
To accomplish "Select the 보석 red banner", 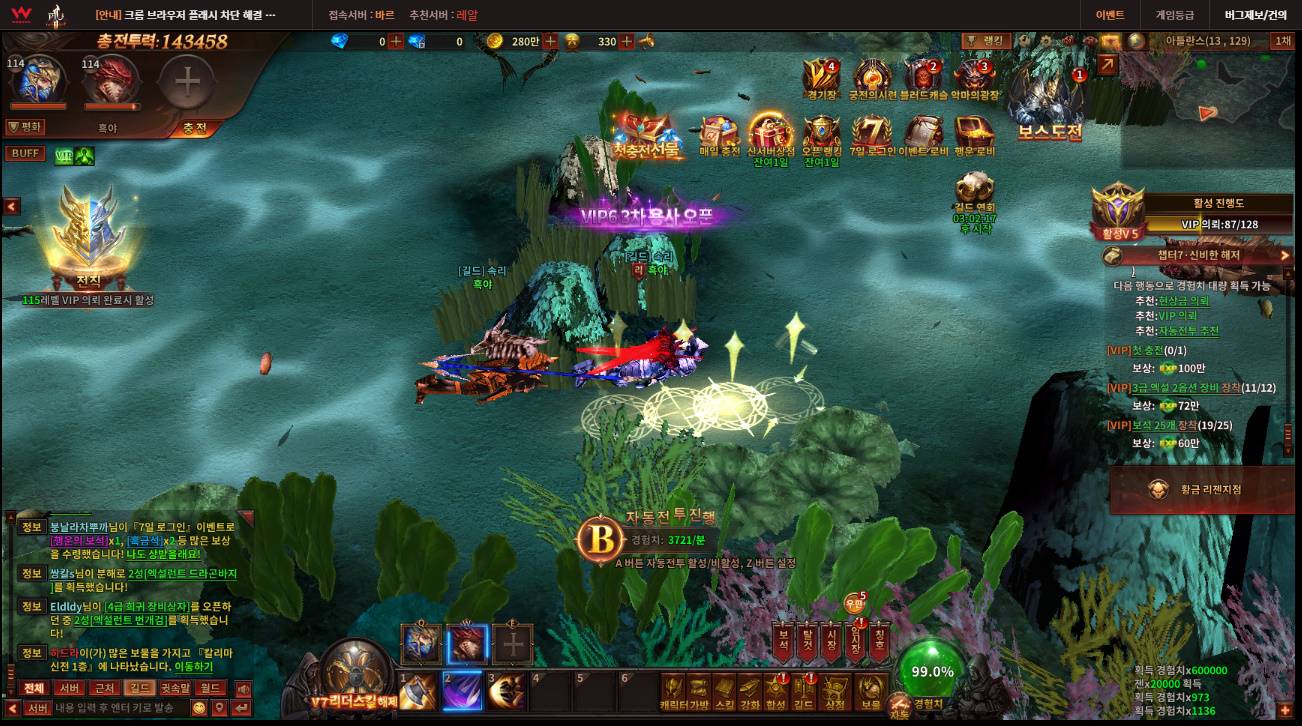I will [783, 642].
